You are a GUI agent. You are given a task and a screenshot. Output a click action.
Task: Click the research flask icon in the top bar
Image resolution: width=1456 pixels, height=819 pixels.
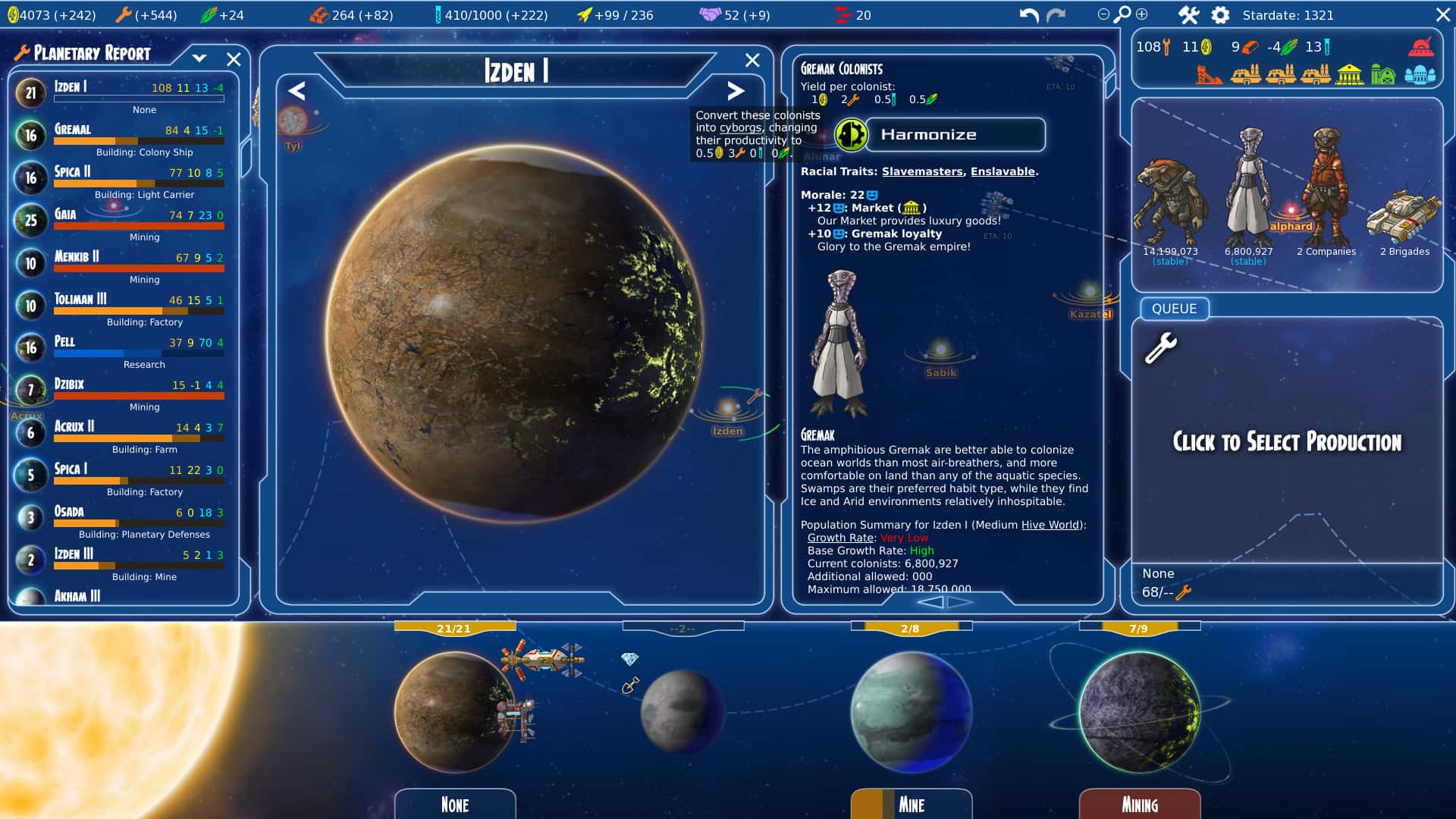click(x=438, y=13)
